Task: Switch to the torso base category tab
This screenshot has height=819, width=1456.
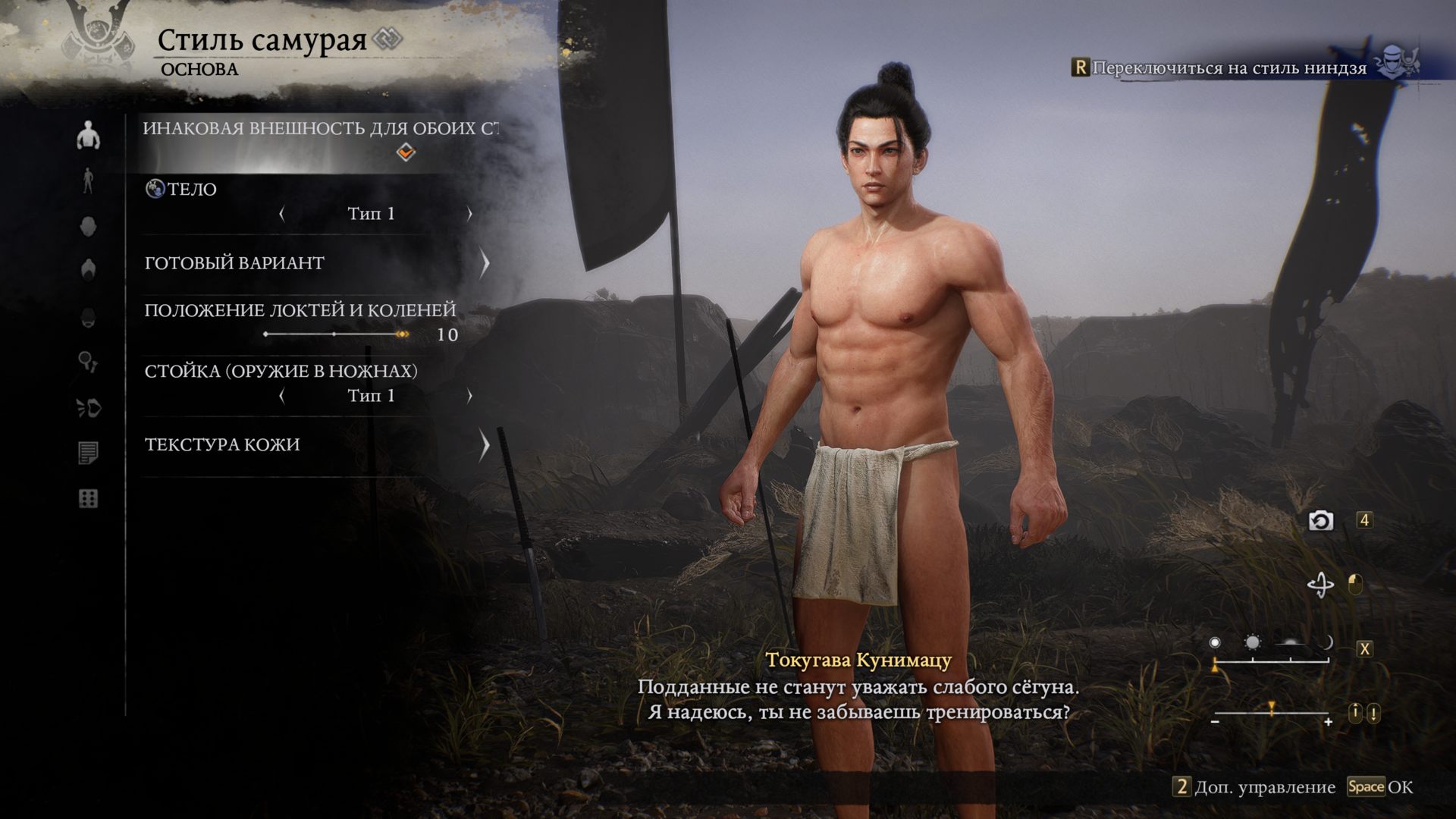Action: pos(88,136)
